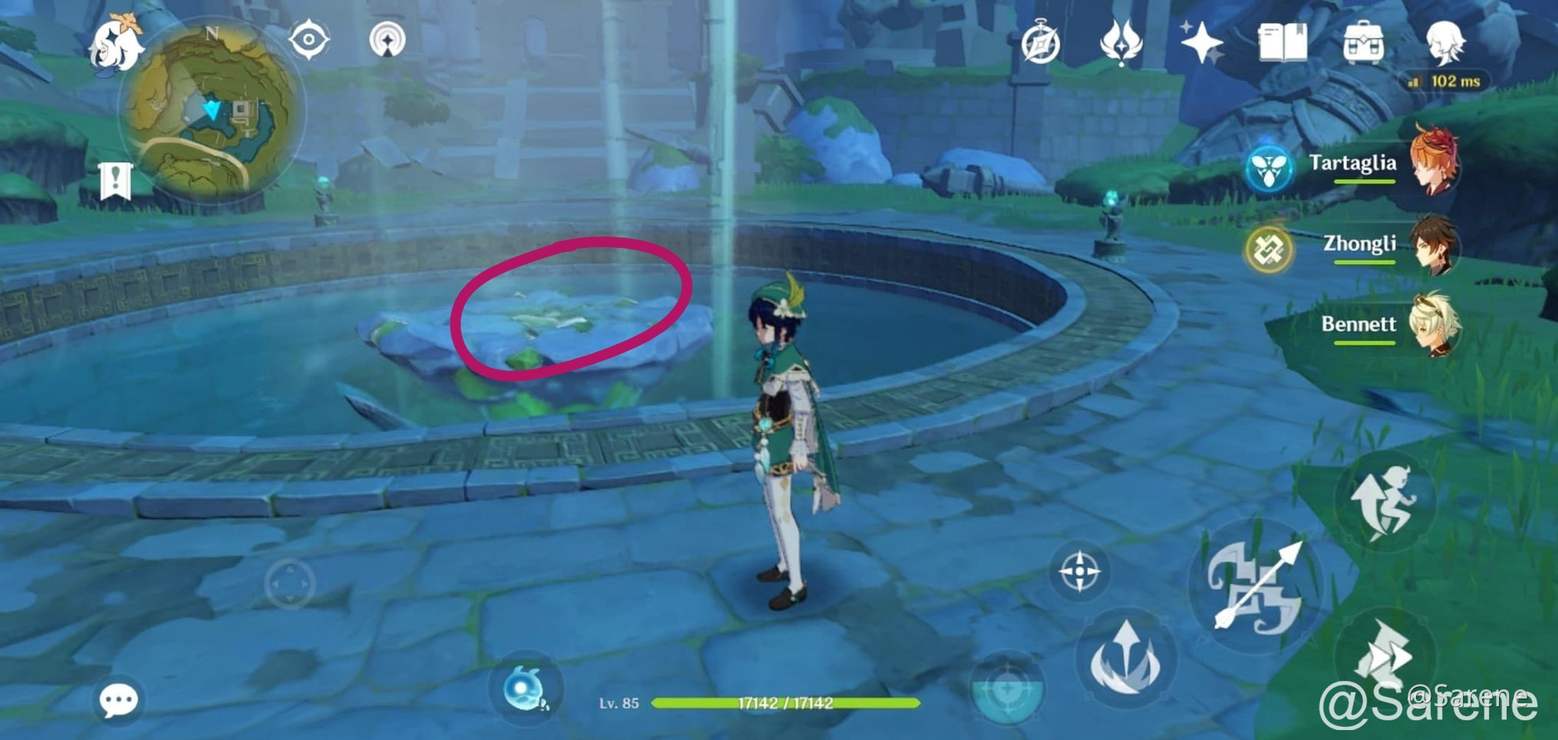The image size is (1558, 740).
Task: Open the chat speech bubble
Action: [x=118, y=700]
